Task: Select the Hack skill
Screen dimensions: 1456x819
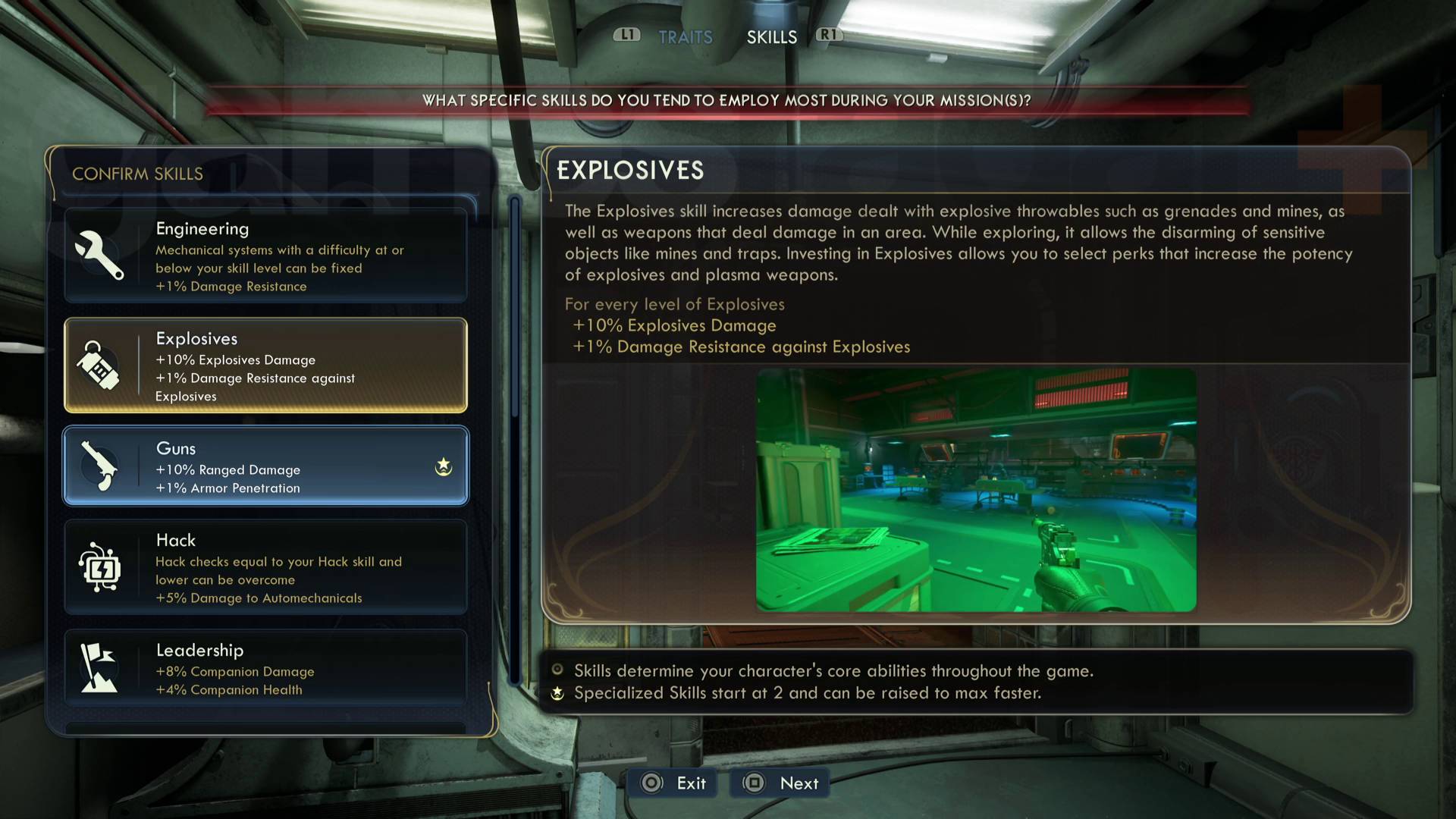Action: 265,567
